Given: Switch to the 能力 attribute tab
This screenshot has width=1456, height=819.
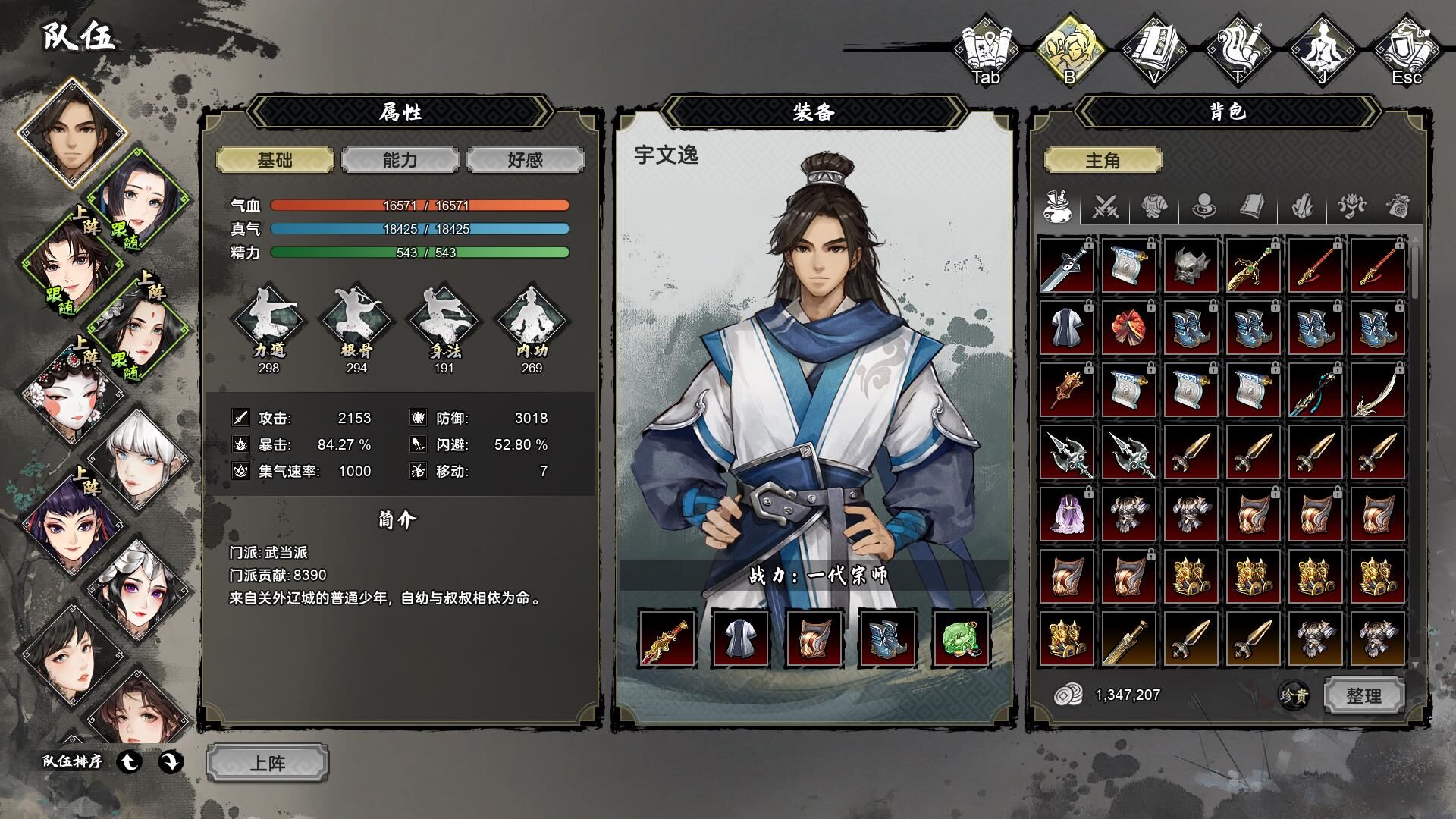Looking at the screenshot, I should coord(400,160).
